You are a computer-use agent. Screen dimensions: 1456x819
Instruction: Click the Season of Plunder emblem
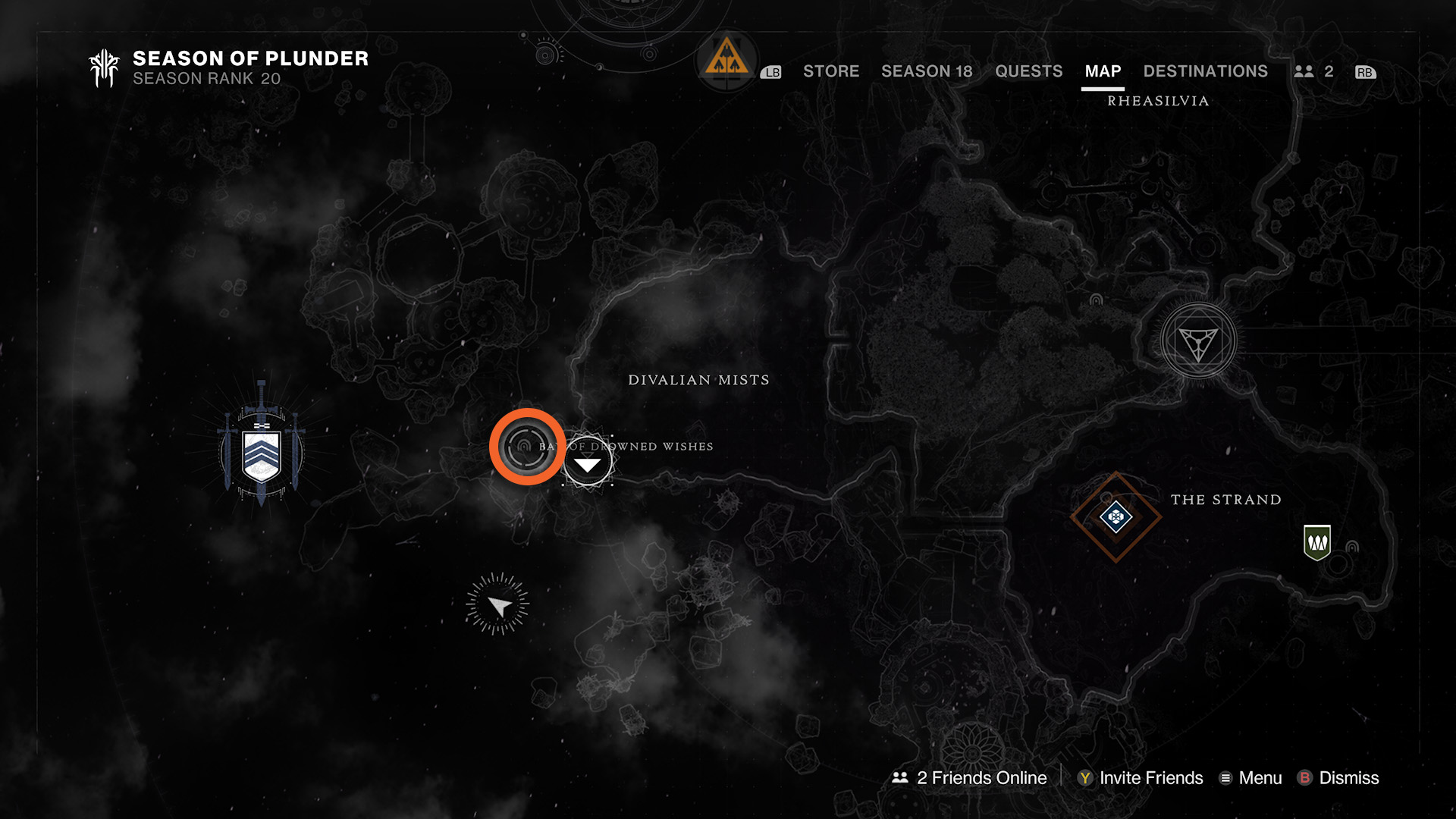(105, 68)
